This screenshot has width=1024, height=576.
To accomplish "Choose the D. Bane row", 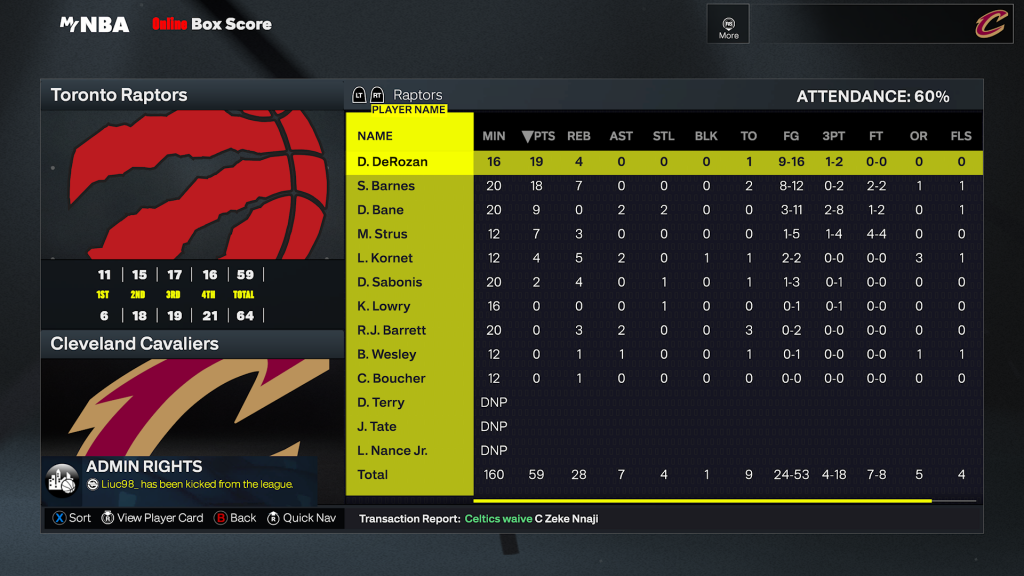I will click(x=381, y=210).
